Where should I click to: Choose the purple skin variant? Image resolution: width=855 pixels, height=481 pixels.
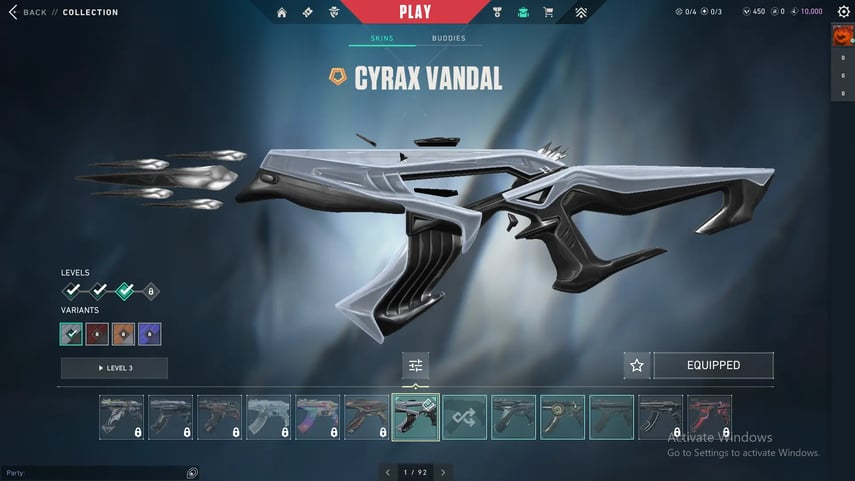(x=149, y=334)
